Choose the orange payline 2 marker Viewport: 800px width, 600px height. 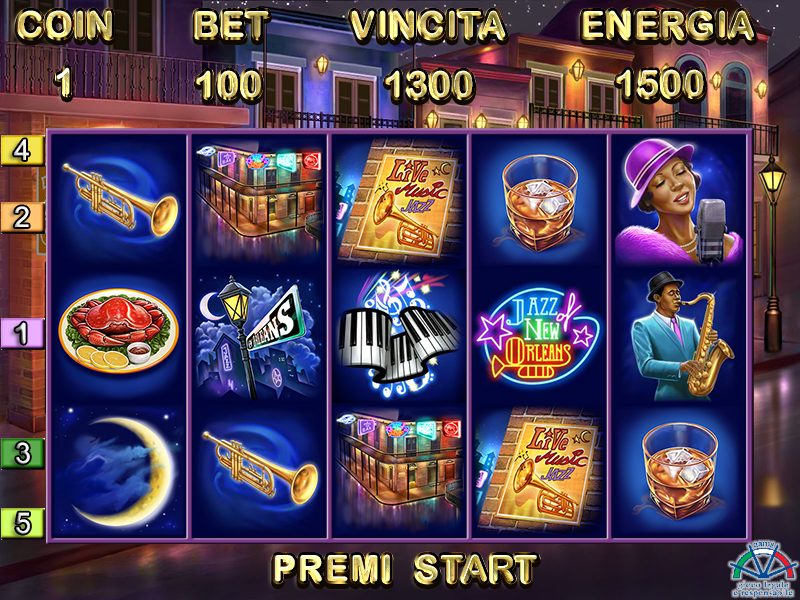22,217
